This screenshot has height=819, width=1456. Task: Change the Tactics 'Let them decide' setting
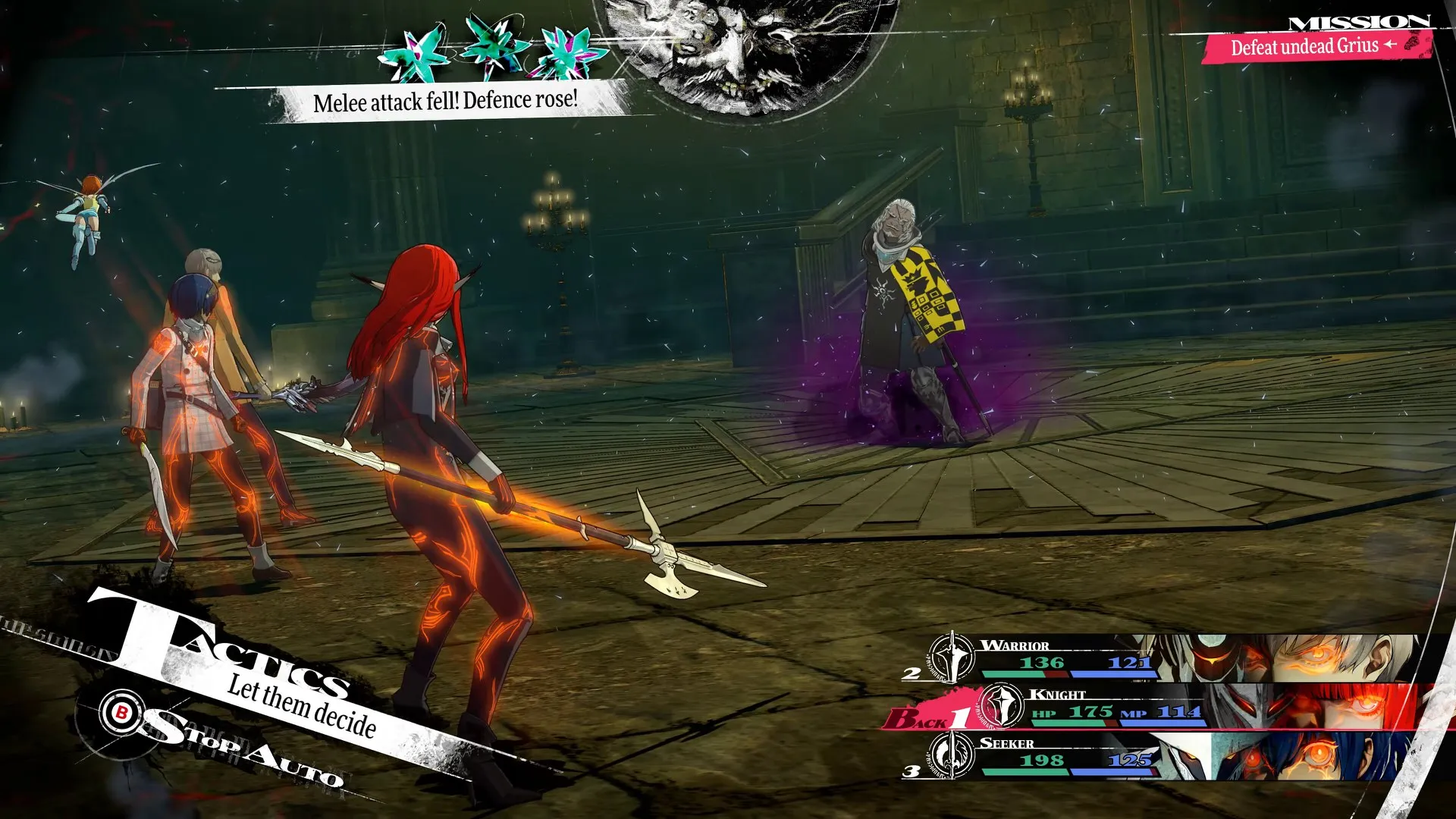click(x=302, y=707)
